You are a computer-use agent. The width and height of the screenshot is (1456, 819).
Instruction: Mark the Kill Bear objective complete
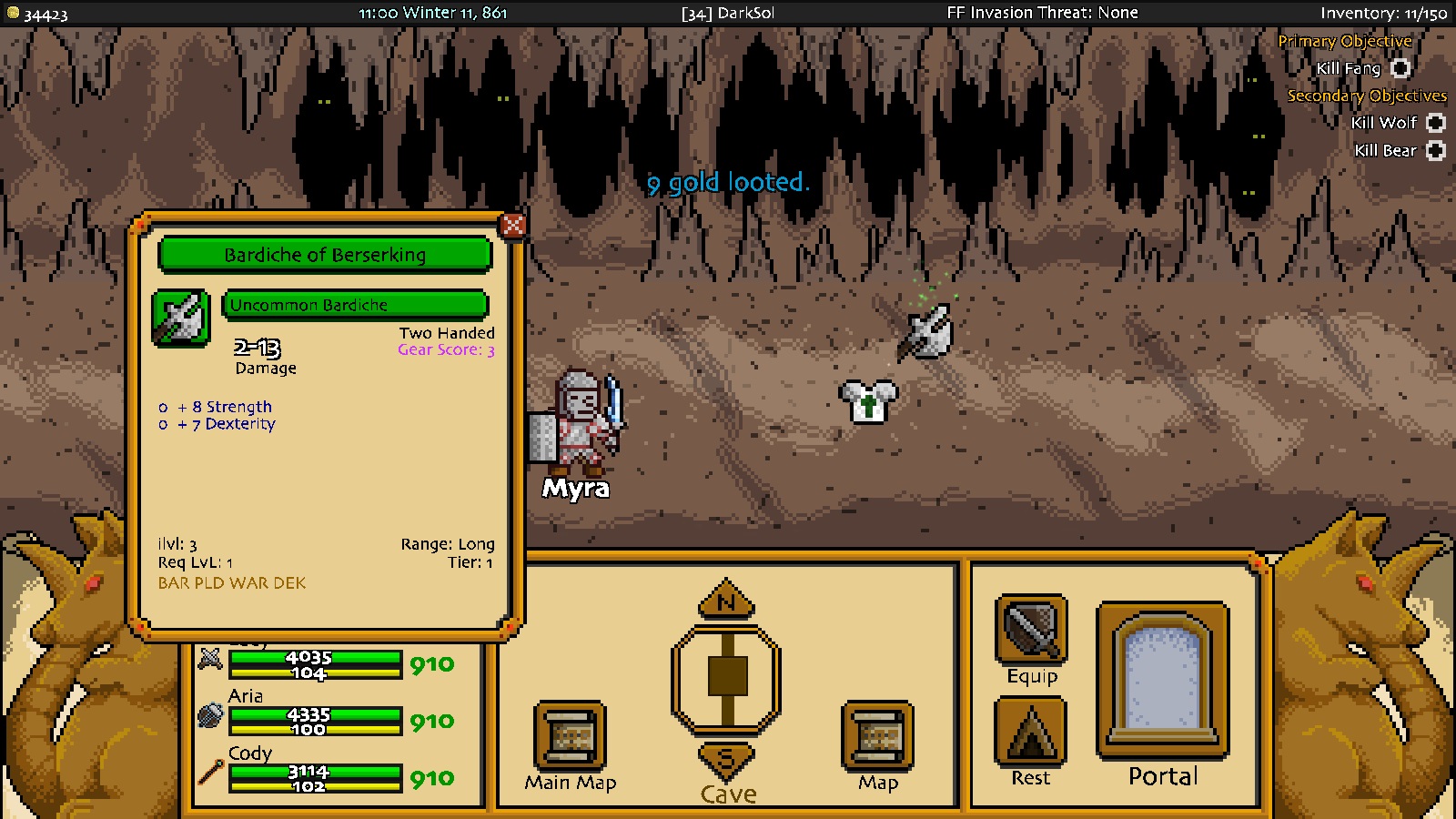tap(1434, 150)
